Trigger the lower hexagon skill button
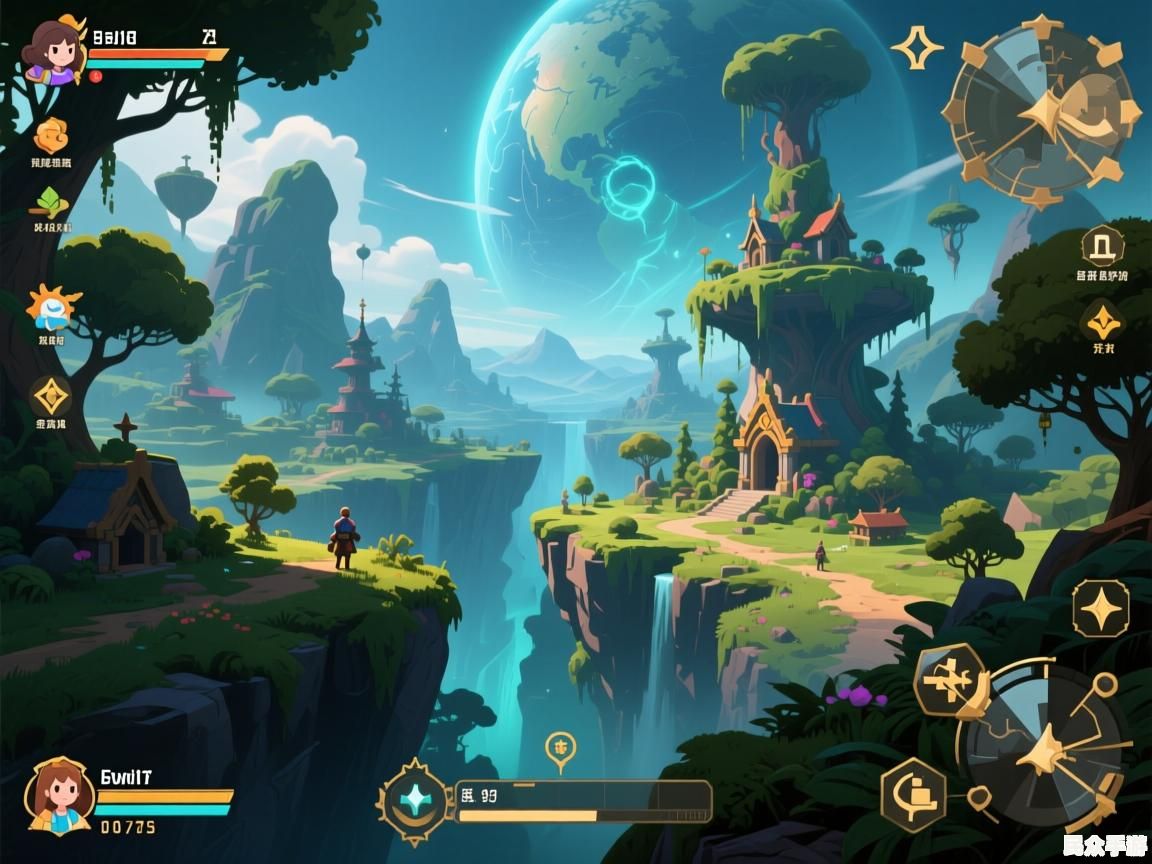1152x864 pixels. [x=913, y=795]
